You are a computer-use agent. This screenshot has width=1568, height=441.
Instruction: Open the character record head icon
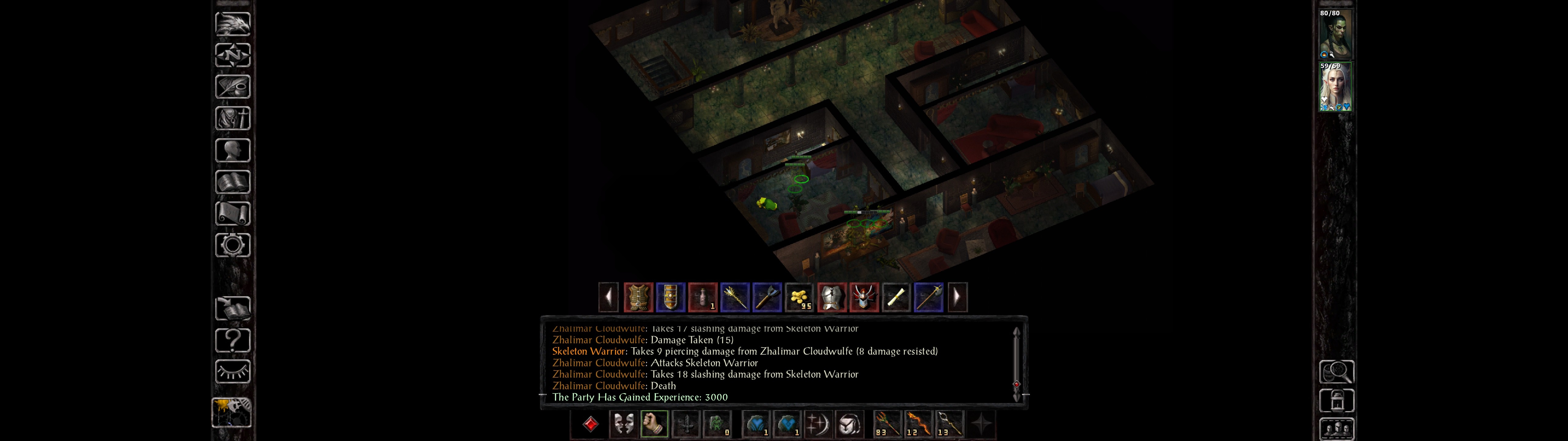click(232, 150)
